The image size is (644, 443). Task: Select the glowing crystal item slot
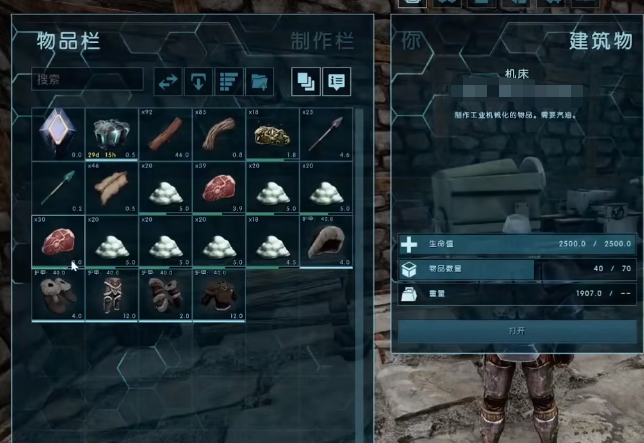[x=58, y=133]
